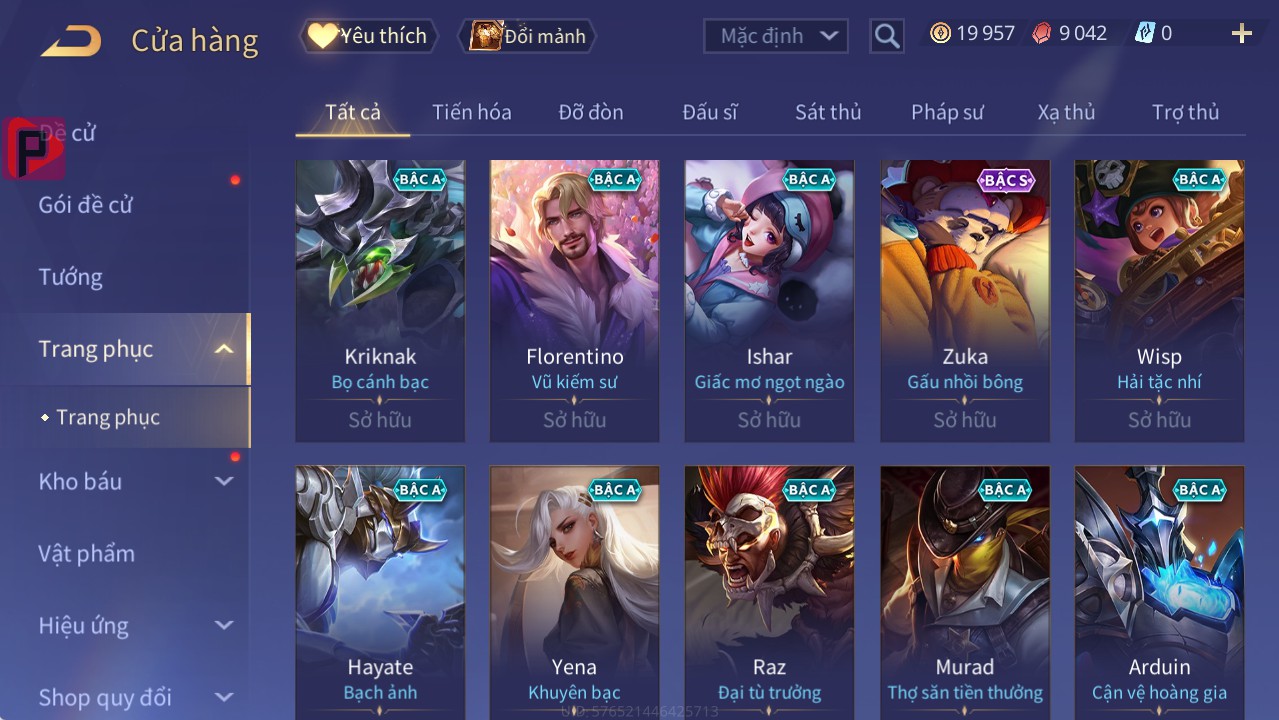Switch to the Đỡ đòn tab
Viewport: 1279px width, 720px height.
[x=591, y=112]
